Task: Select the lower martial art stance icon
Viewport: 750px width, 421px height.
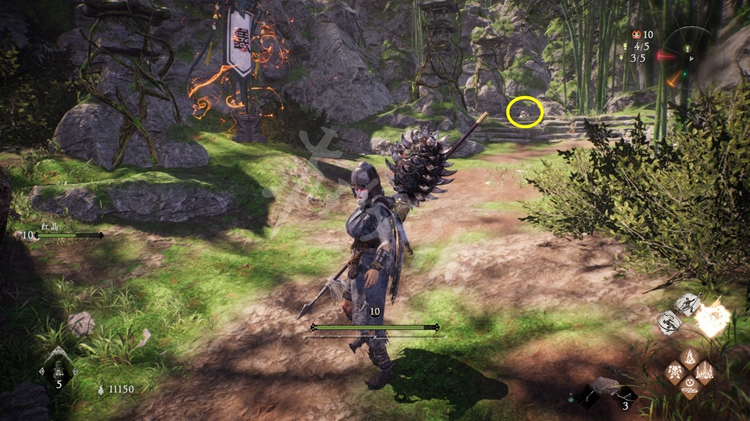Action: [670, 322]
